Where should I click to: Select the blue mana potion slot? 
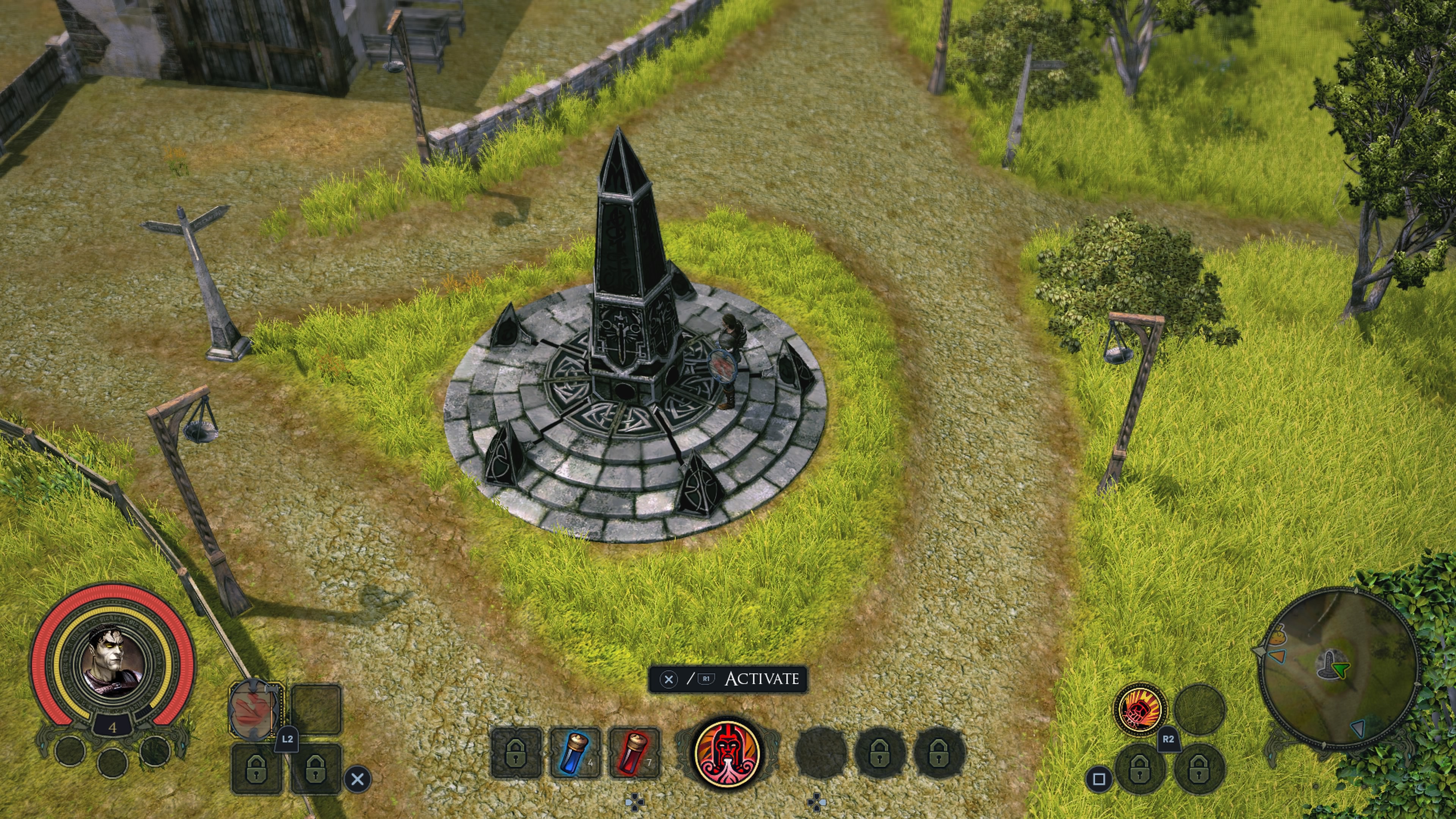576,752
